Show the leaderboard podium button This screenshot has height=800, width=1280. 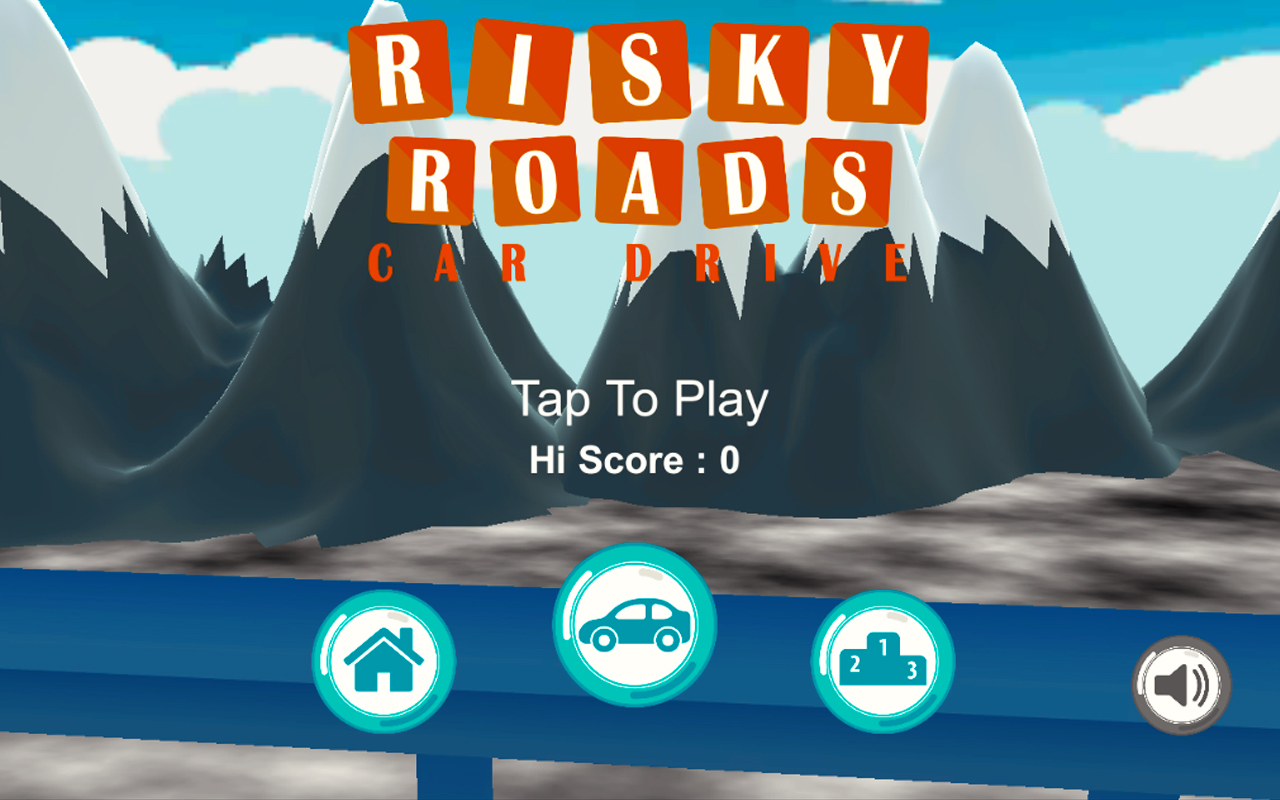pyautogui.click(x=882, y=662)
